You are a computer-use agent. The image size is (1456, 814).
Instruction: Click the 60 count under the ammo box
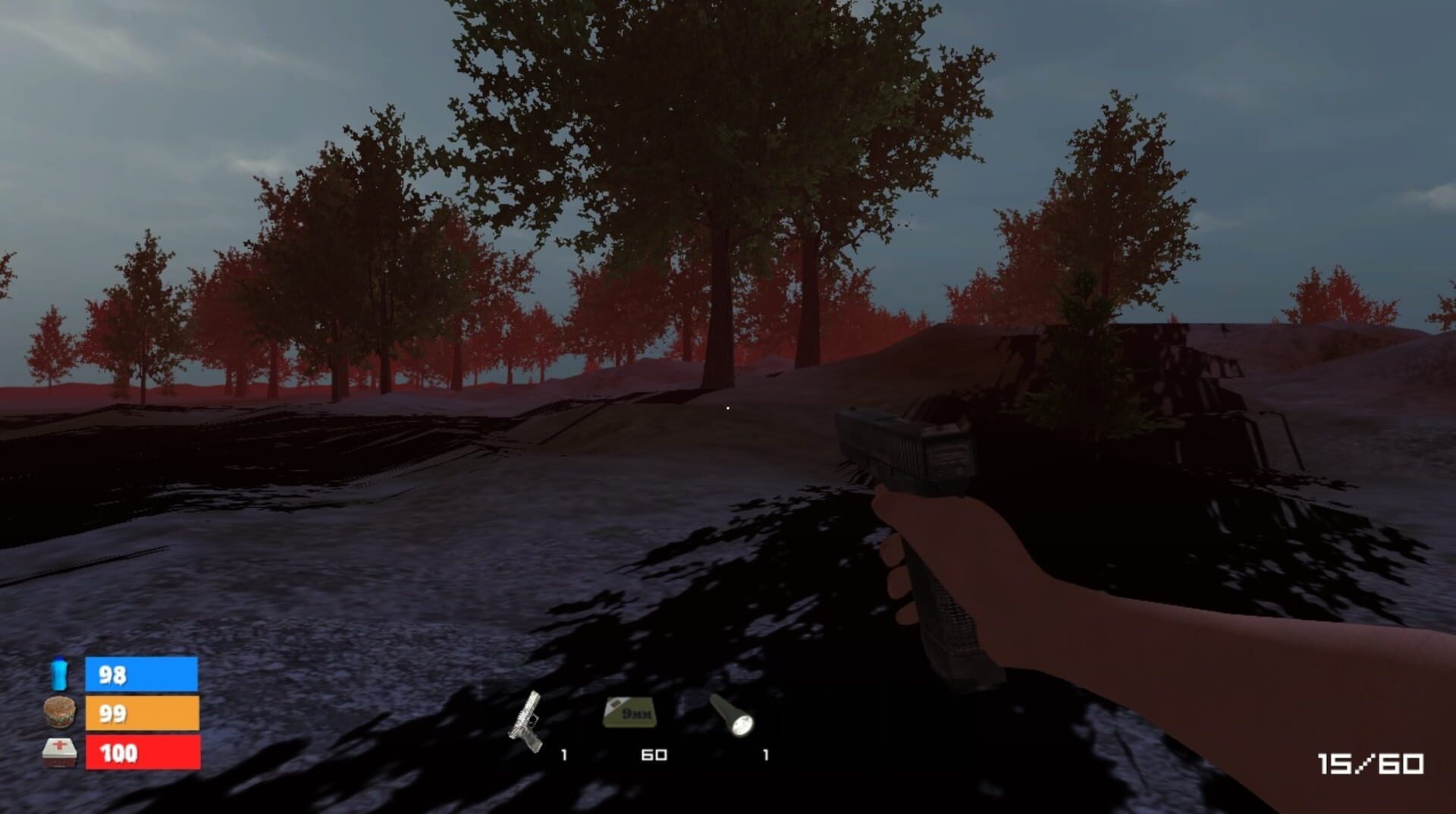(x=655, y=756)
